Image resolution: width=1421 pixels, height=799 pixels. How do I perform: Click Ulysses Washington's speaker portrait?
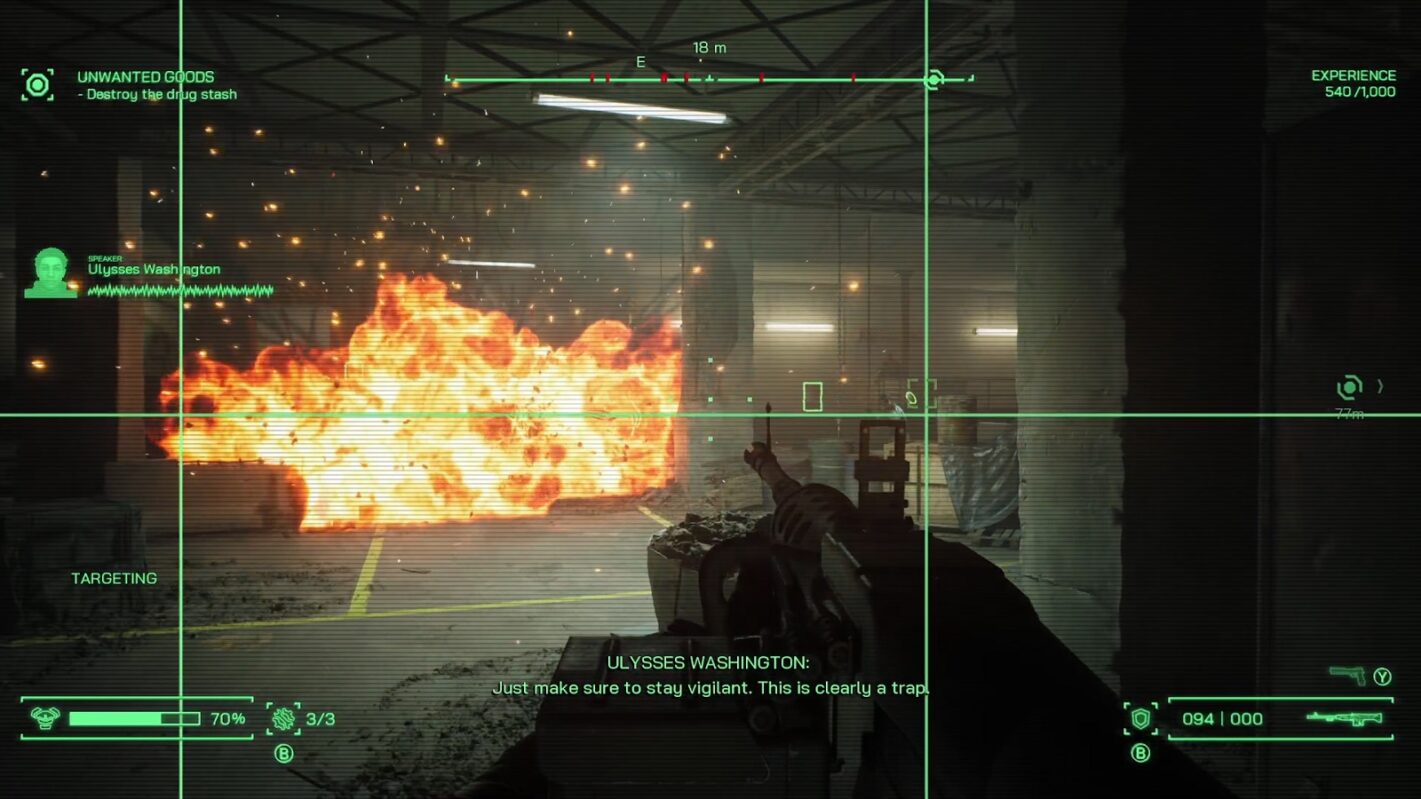coord(50,273)
